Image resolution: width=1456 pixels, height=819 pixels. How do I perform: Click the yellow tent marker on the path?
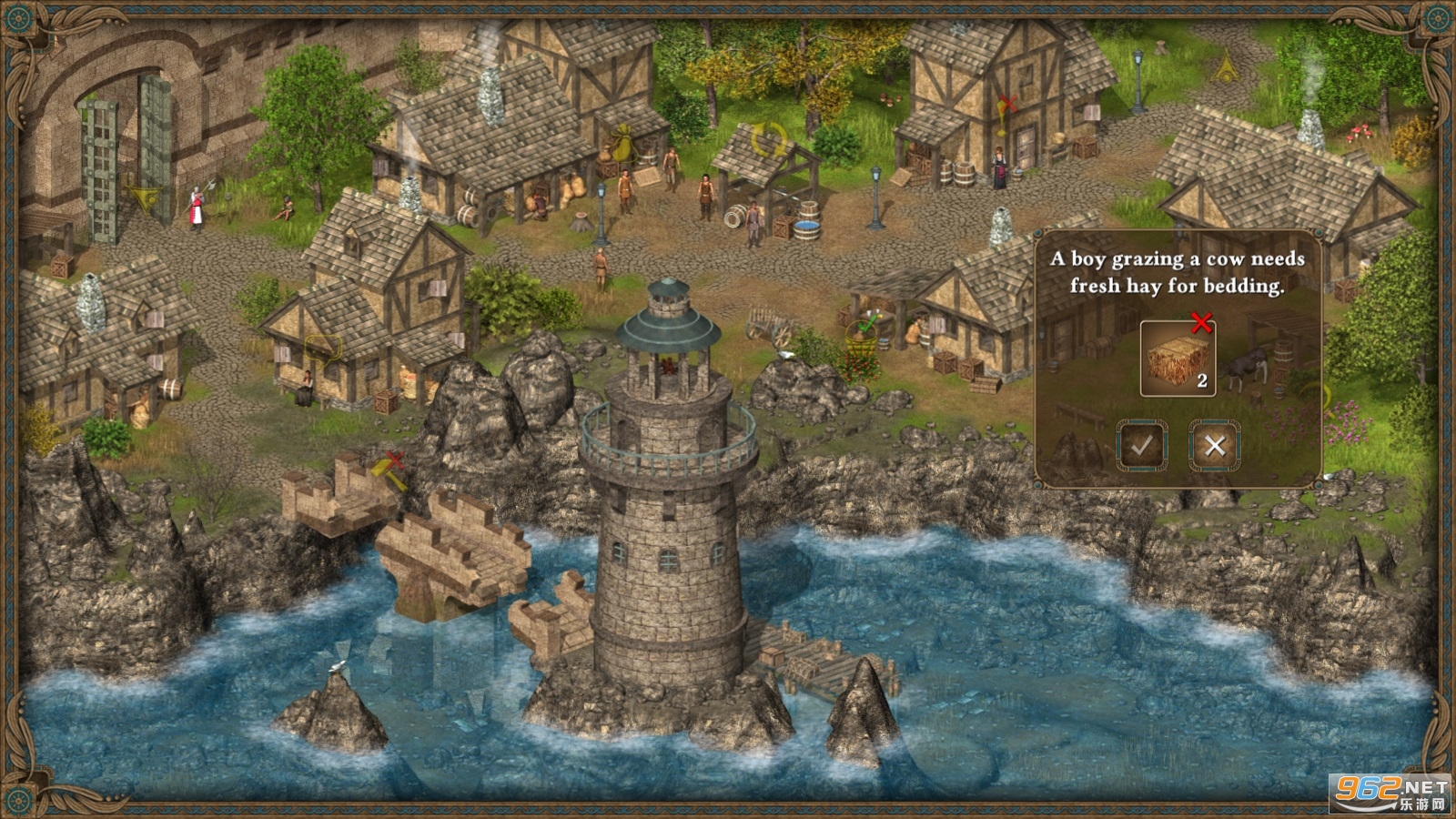point(1228,66)
